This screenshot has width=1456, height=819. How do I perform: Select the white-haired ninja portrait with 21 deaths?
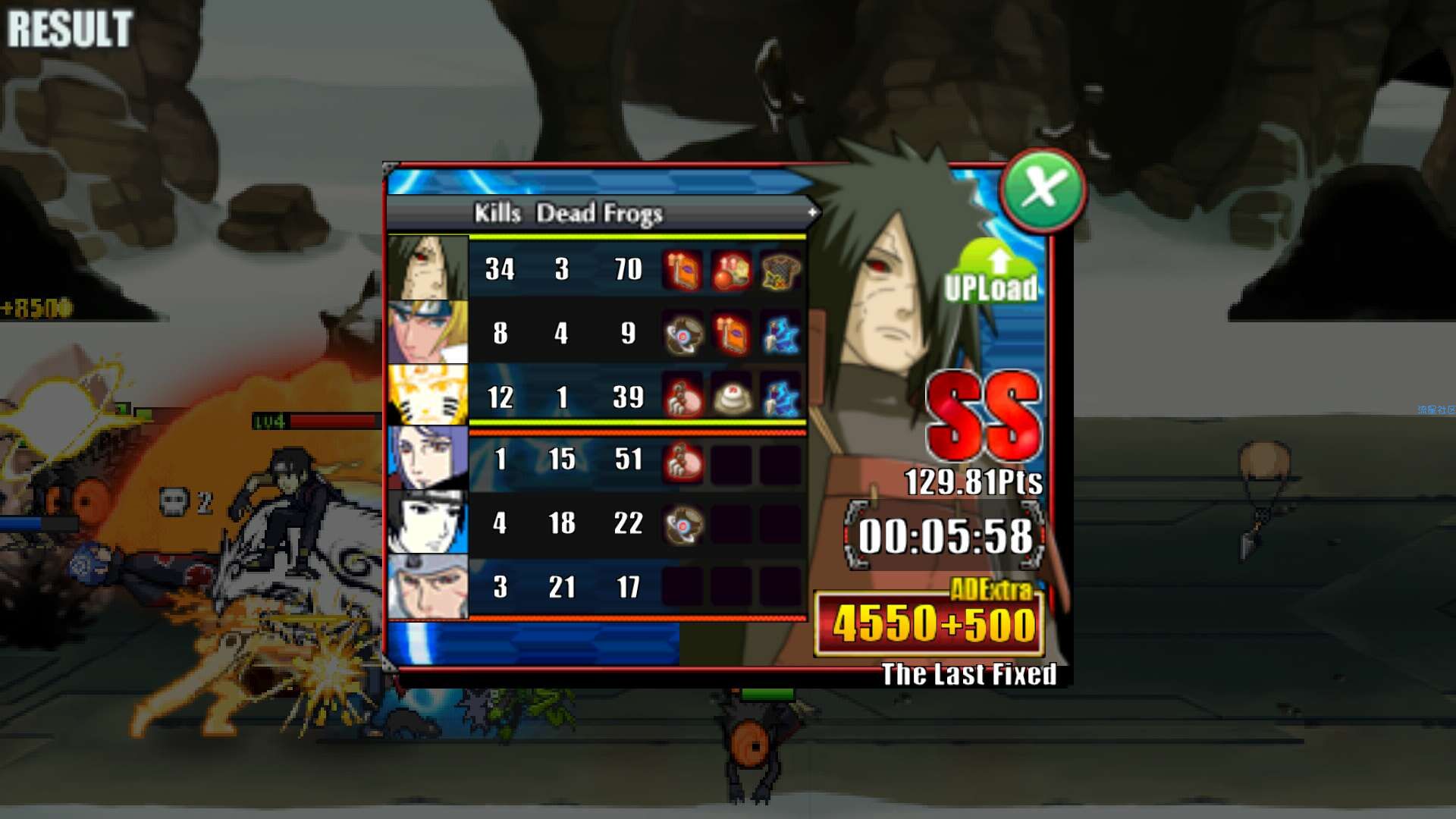click(x=428, y=586)
